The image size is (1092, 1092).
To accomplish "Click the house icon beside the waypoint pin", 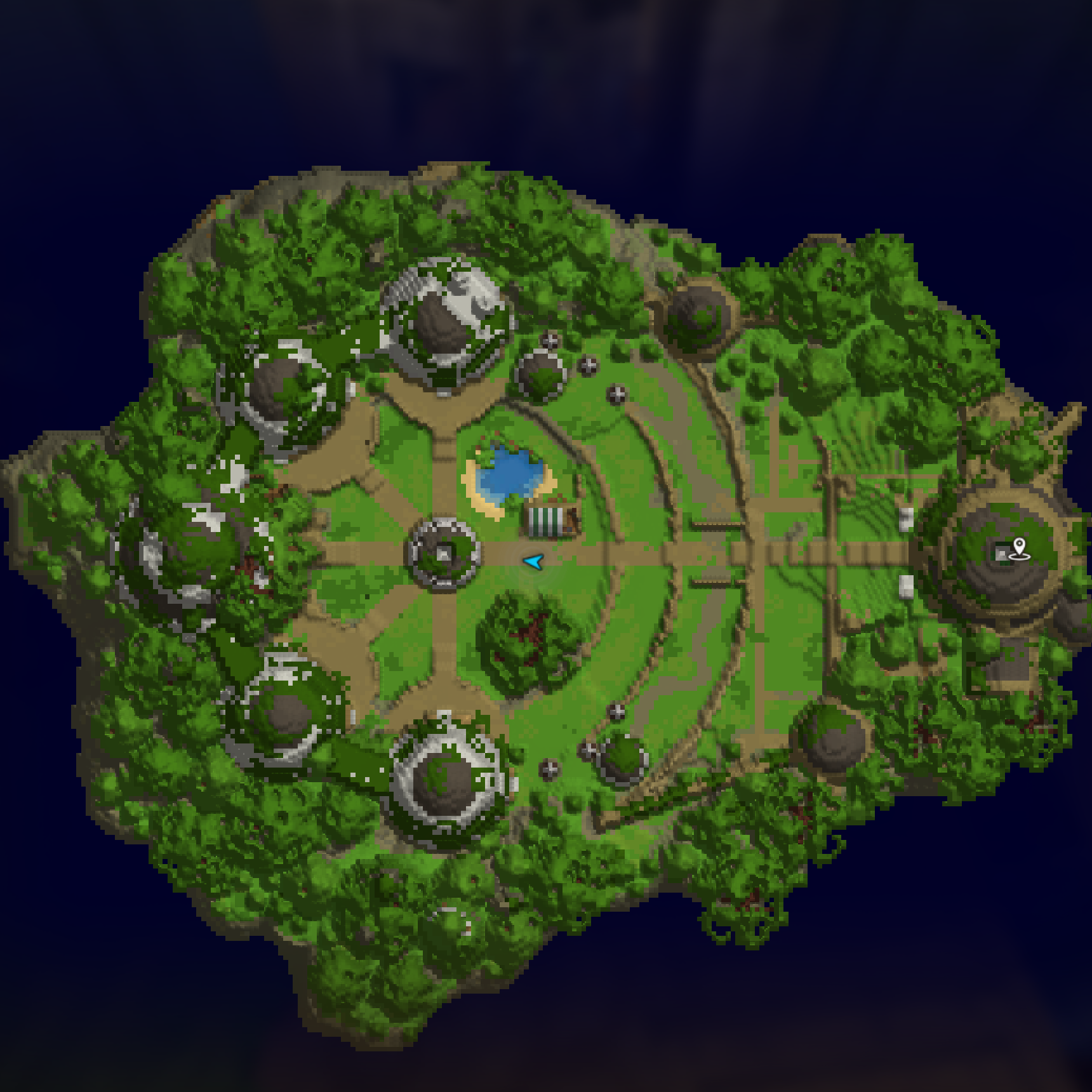I will pyautogui.click(x=1001, y=554).
